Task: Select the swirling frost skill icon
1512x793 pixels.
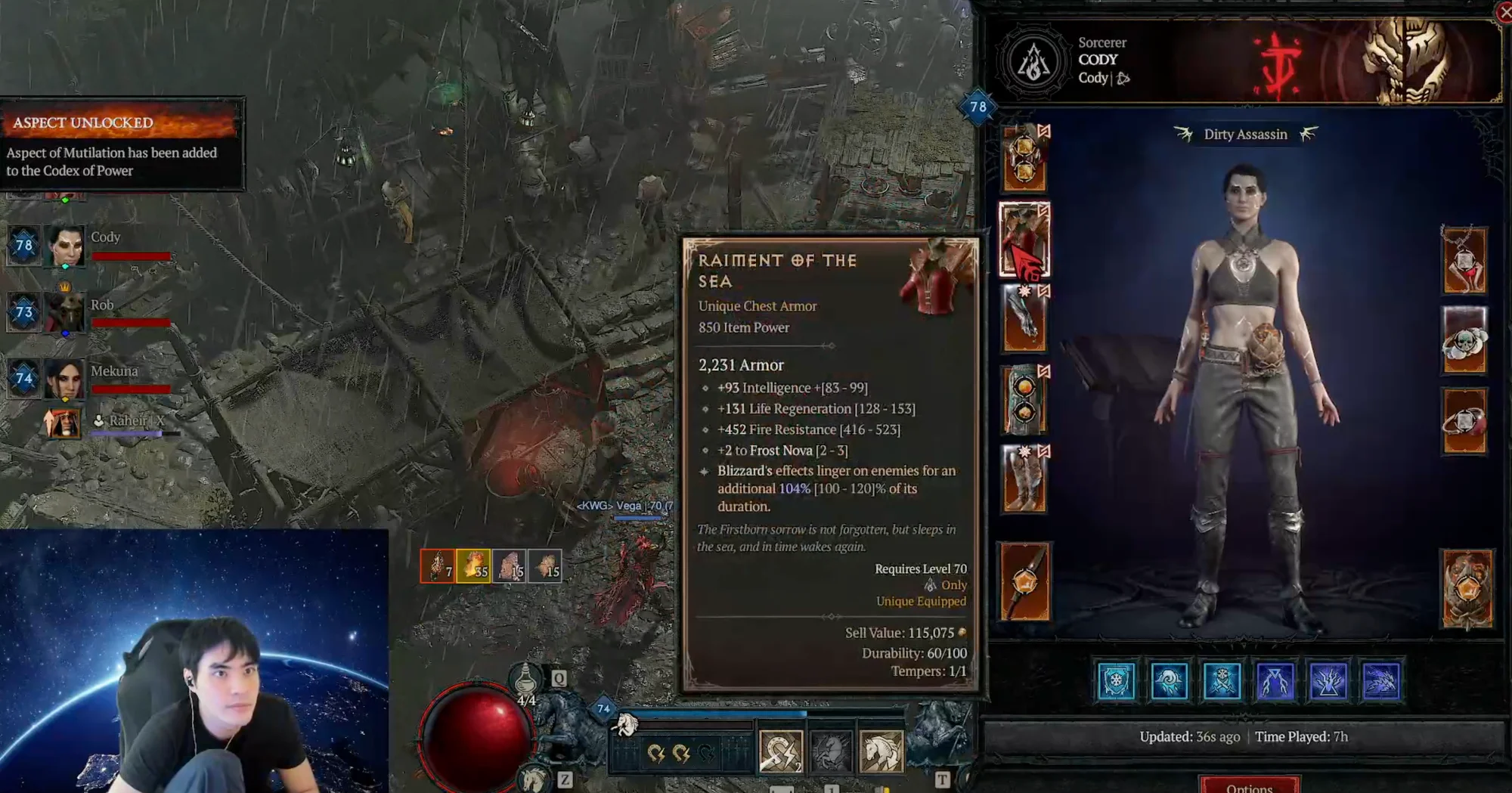Action: (x=1169, y=681)
